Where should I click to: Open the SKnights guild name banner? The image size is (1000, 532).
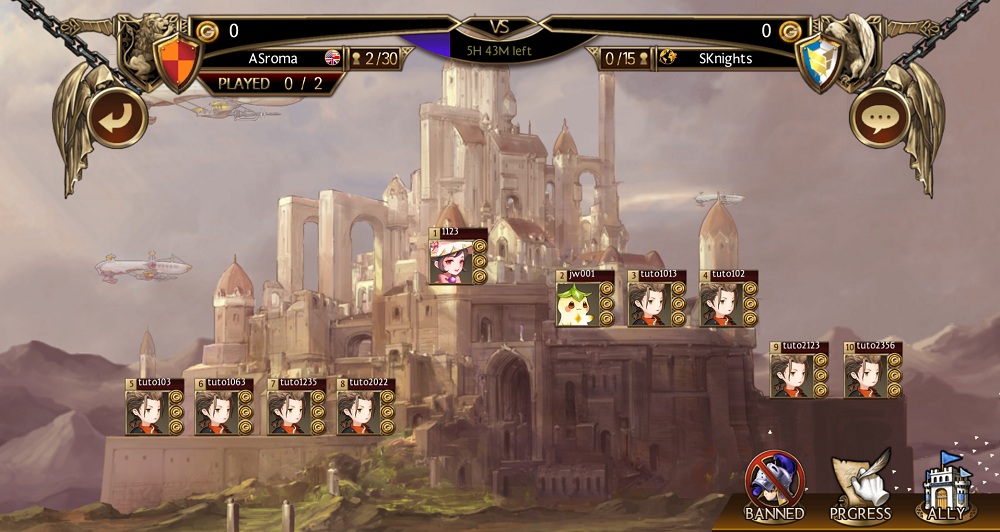725,59
